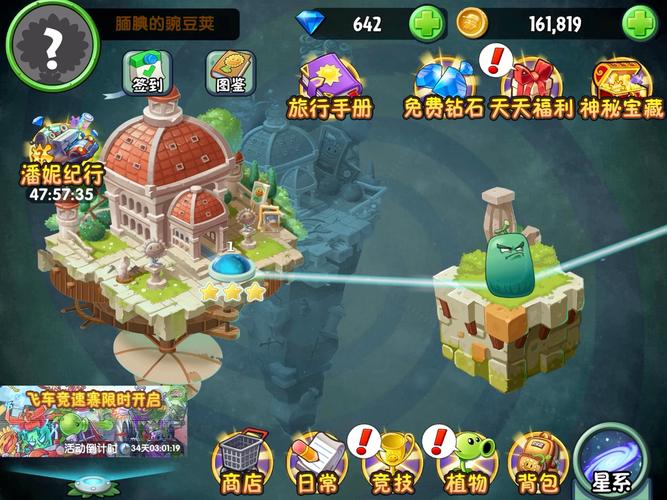
Task: Open the 签到 daily sign-in
Action: coord(146,73)
